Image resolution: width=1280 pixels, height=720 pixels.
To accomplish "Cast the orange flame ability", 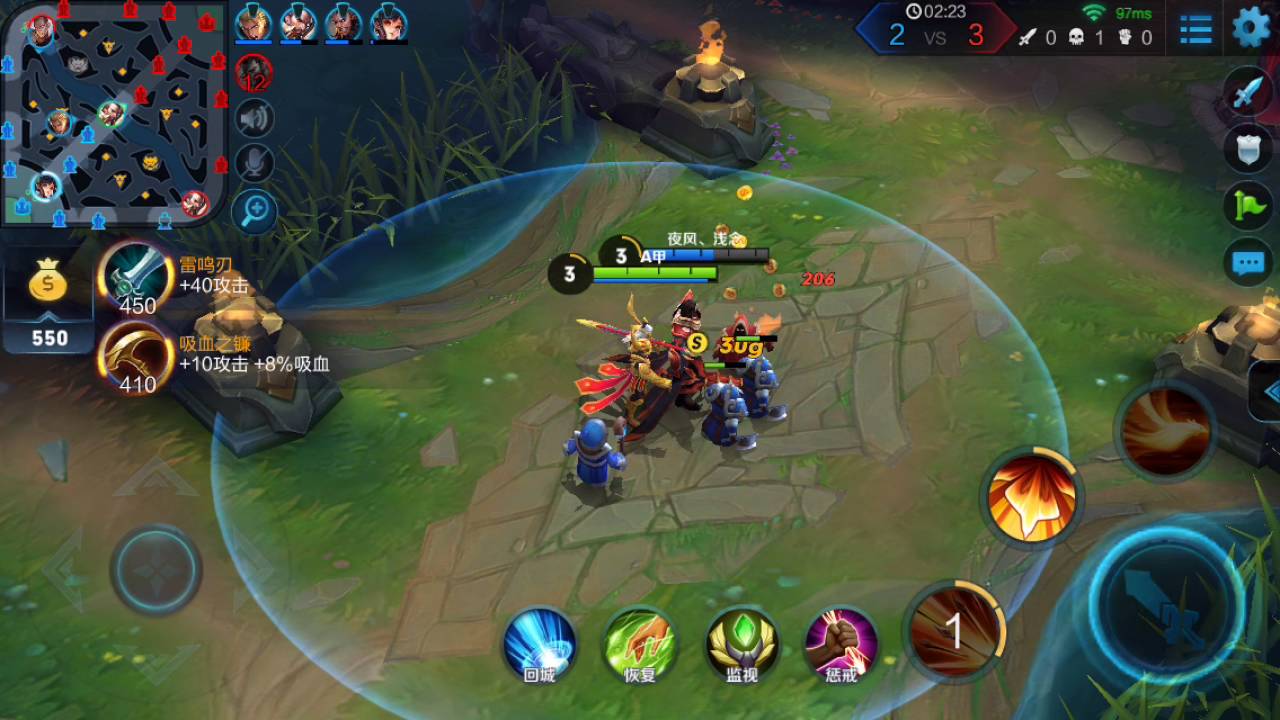I will click(1030, 497).
